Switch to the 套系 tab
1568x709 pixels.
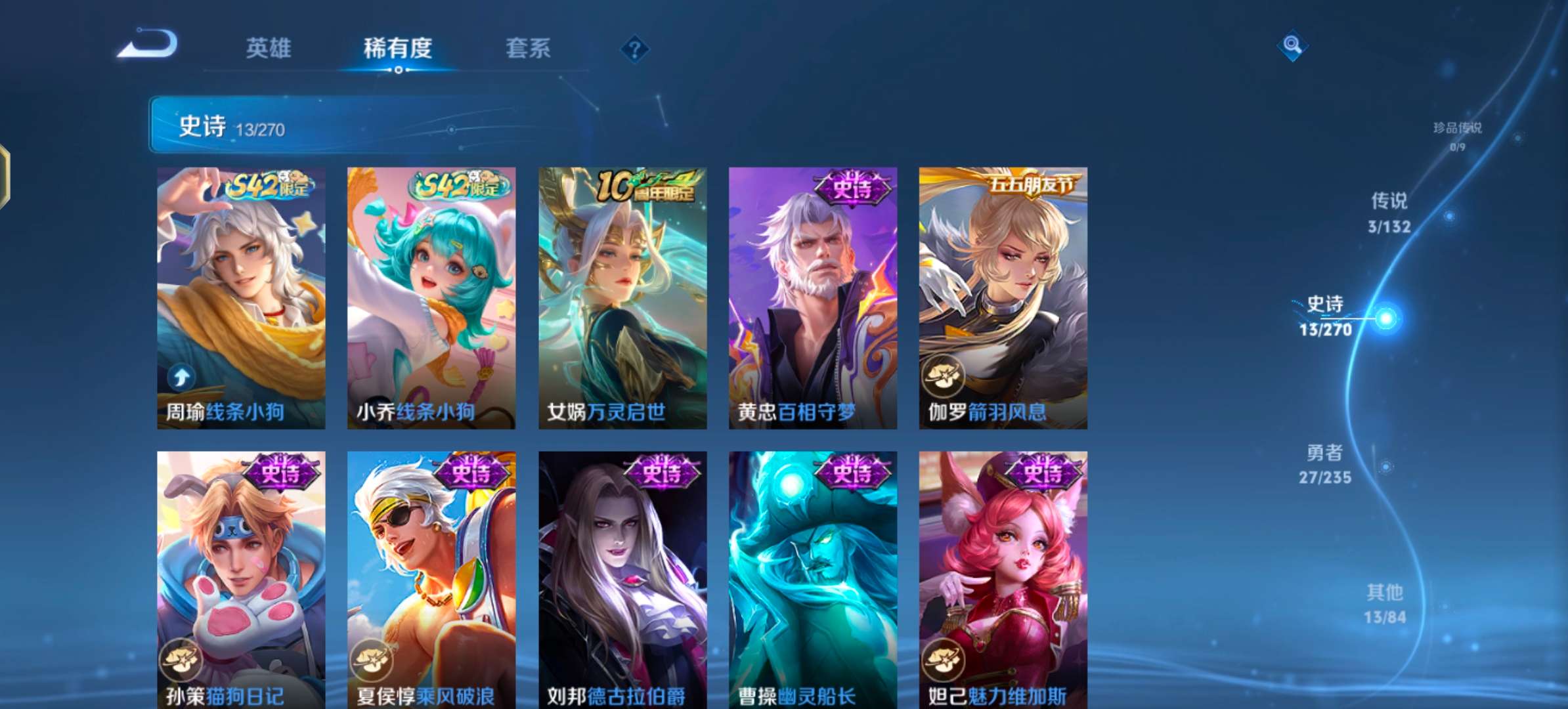(528, 49)
